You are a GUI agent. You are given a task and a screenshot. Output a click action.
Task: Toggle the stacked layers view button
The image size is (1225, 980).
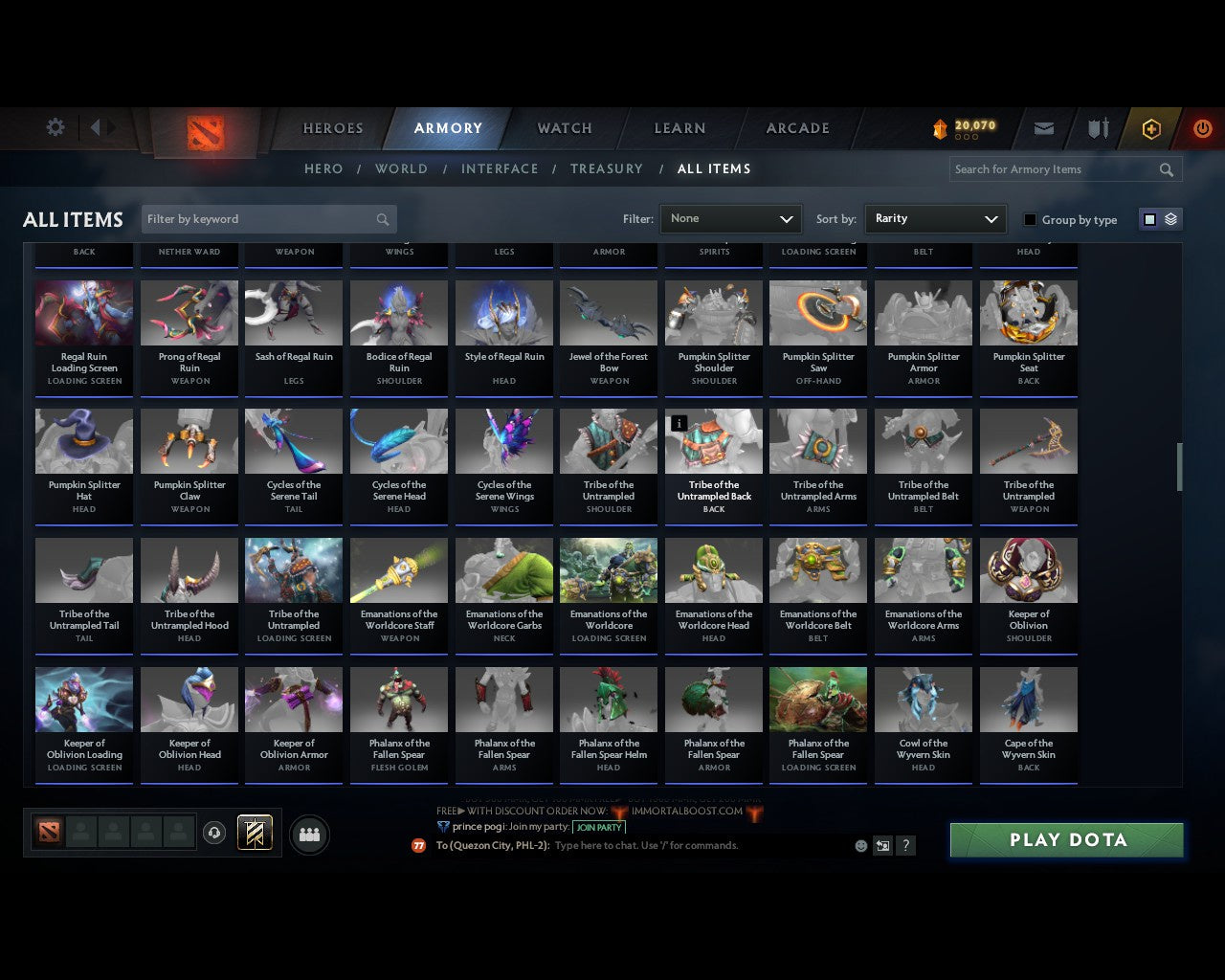pyautogui.click(x=1169, y=219)
